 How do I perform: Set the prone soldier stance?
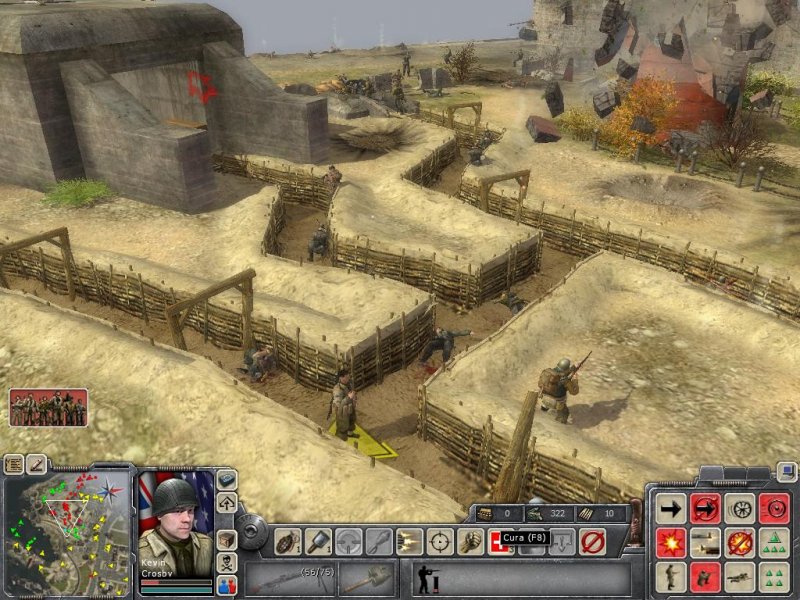pyautogui.click(x=740, y=577)
